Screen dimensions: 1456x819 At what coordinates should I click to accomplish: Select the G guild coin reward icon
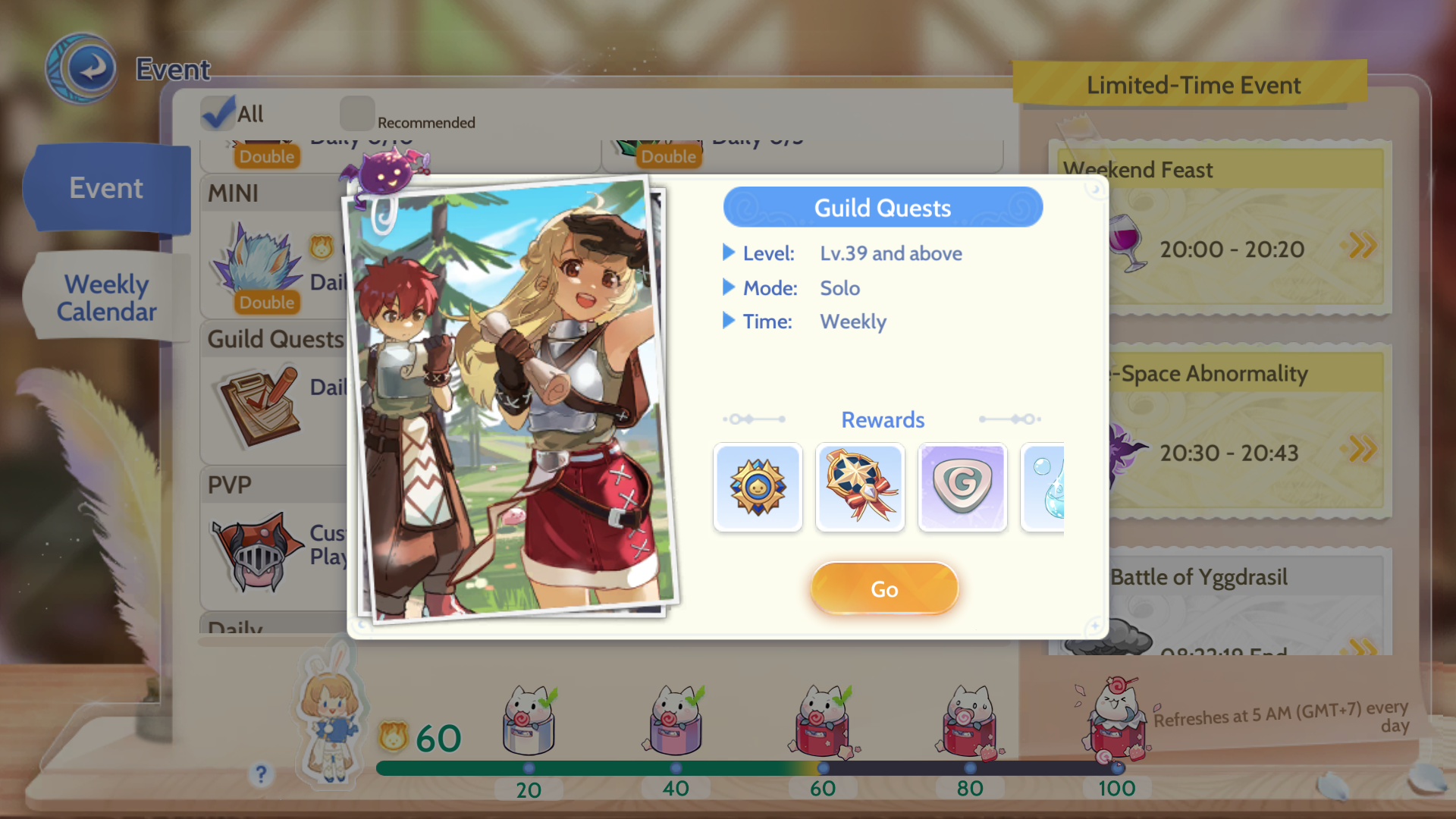tap(962, 488)
